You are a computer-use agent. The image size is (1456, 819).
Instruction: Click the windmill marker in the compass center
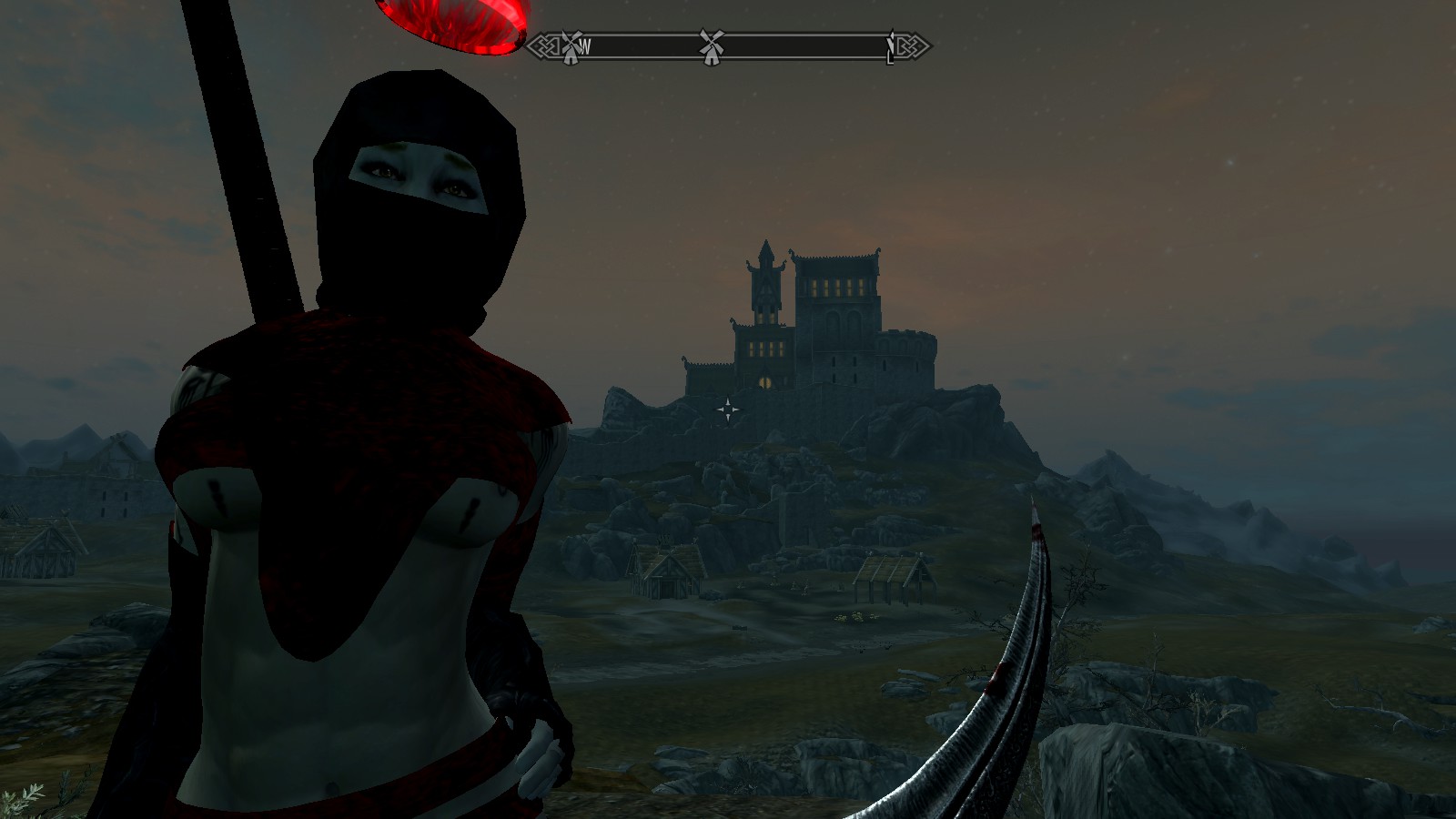point(712,45)
